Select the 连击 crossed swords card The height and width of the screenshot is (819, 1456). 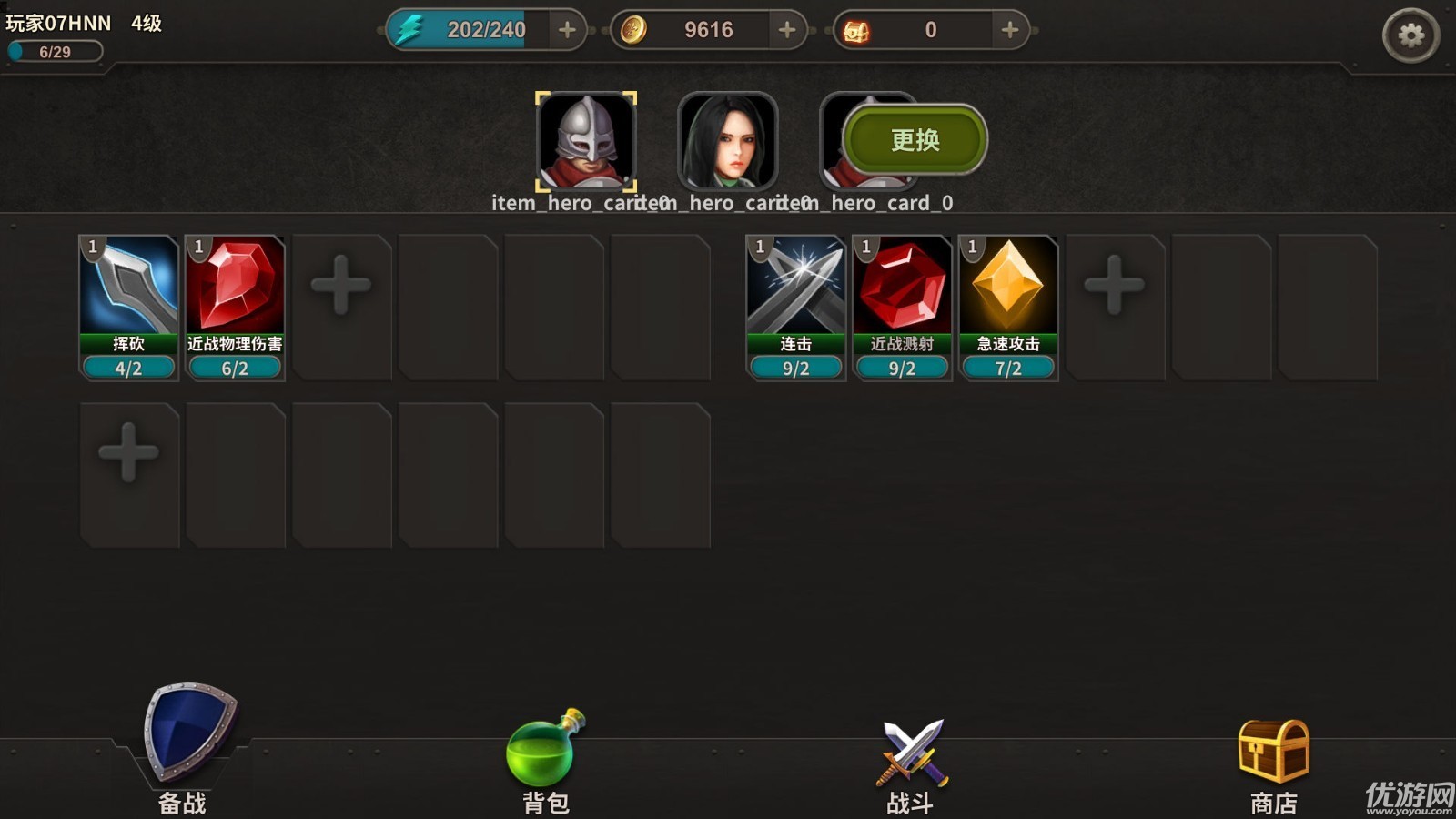coord(795,307)
